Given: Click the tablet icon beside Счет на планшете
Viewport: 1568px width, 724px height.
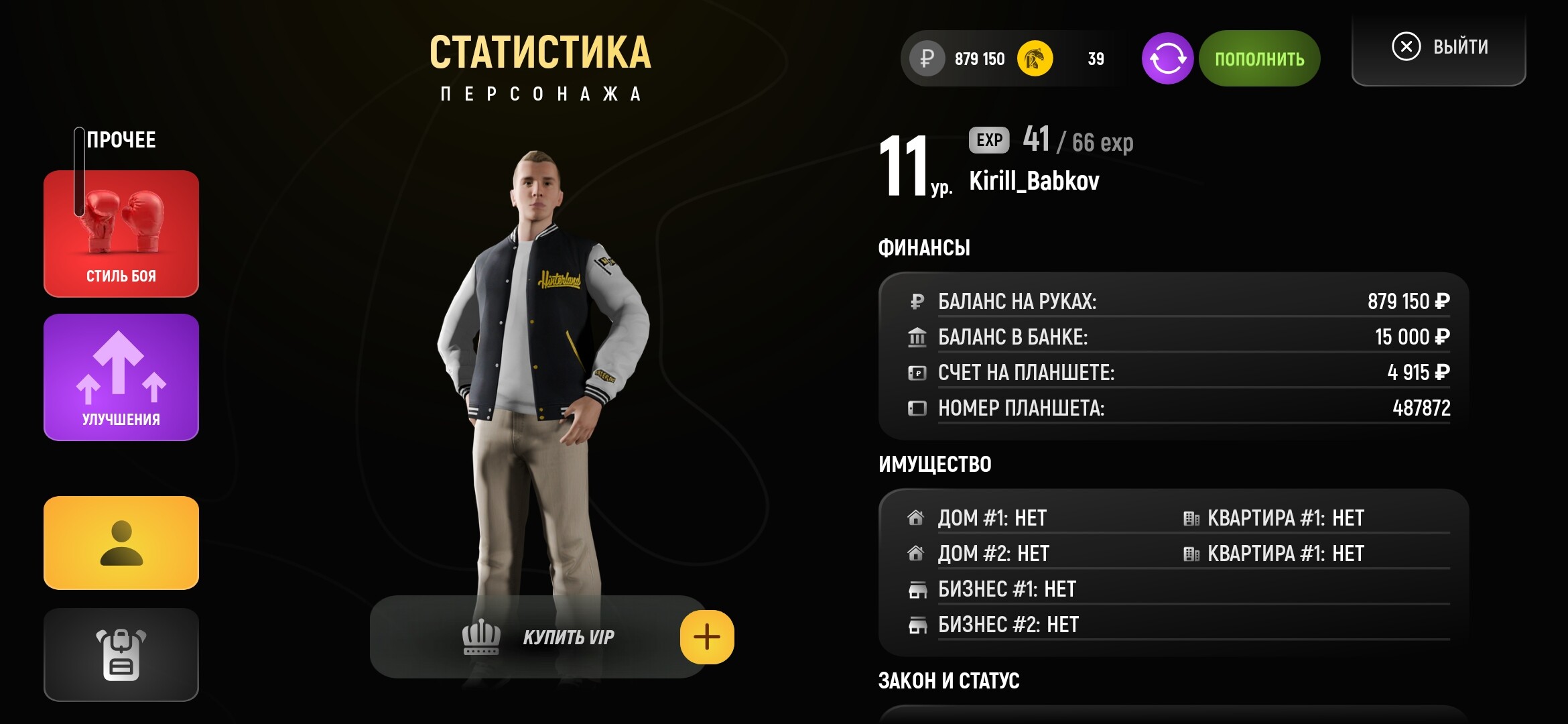Looking at the screenshot, I should point(917,373).
